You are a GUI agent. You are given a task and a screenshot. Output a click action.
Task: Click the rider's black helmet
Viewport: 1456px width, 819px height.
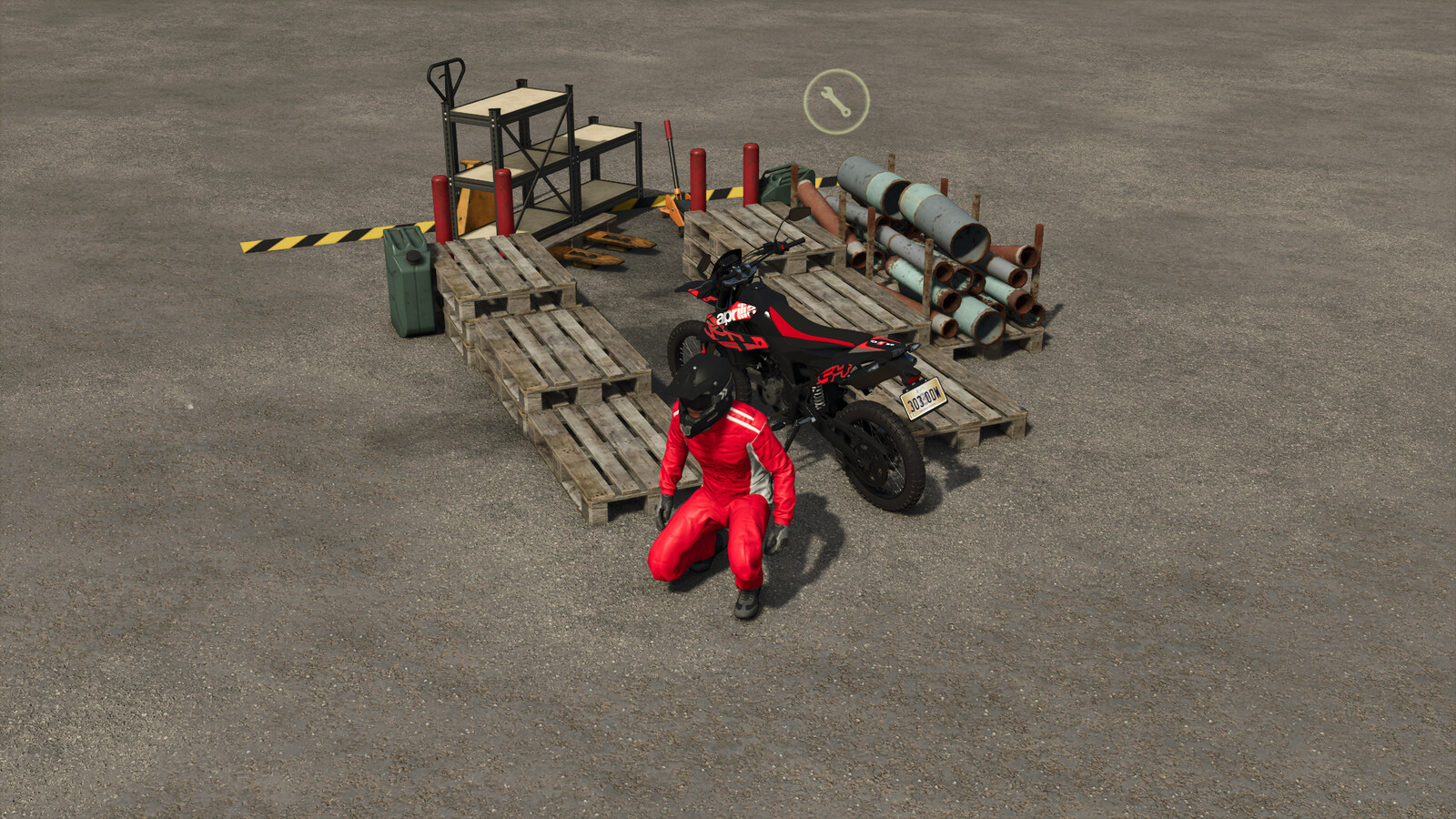click(x=701, y=391)
